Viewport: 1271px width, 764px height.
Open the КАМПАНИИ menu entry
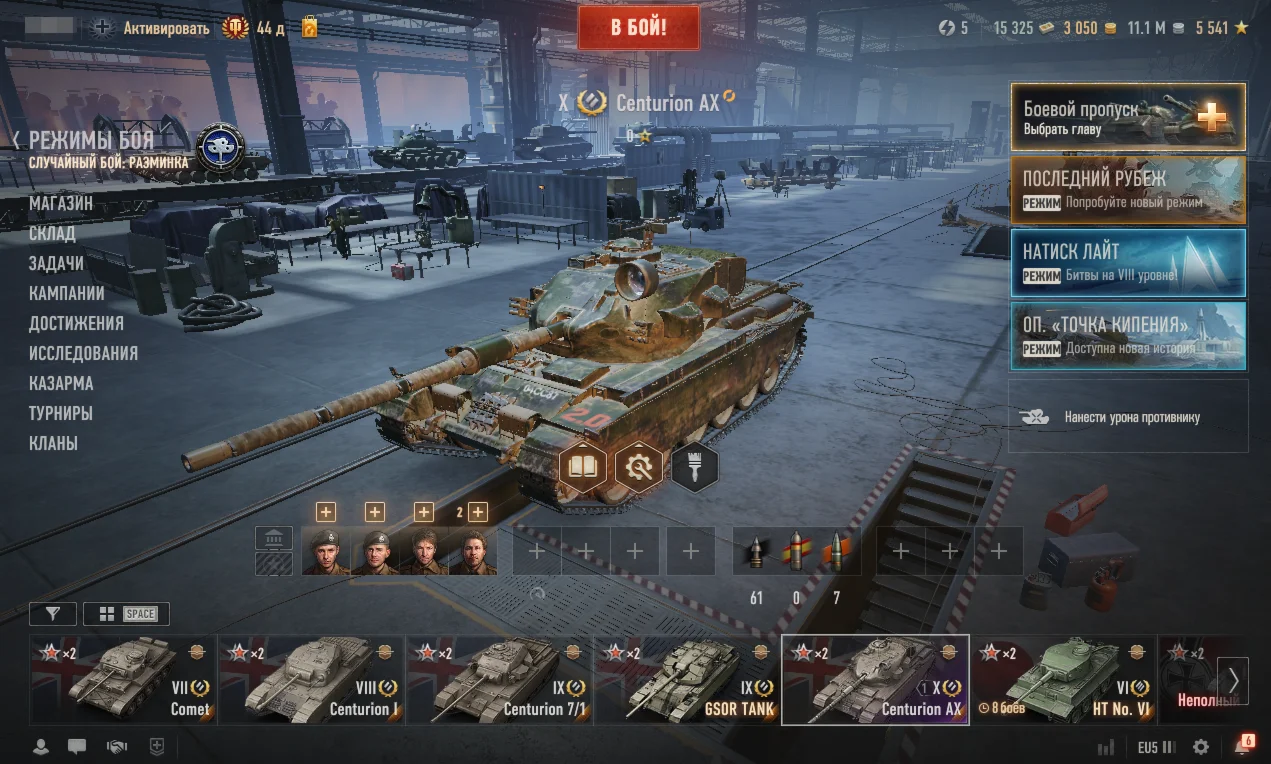pos(66,293)
